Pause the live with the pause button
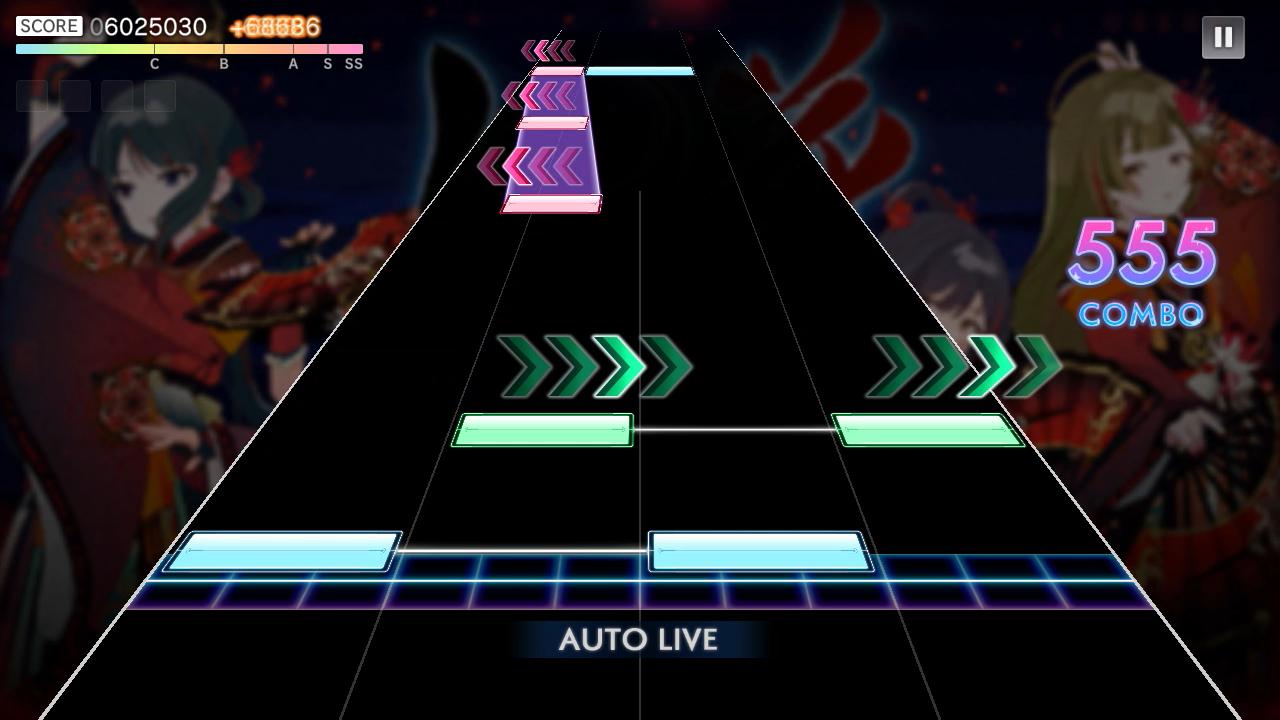This screenshot has height=720, width=1280. pos(1222,38)
